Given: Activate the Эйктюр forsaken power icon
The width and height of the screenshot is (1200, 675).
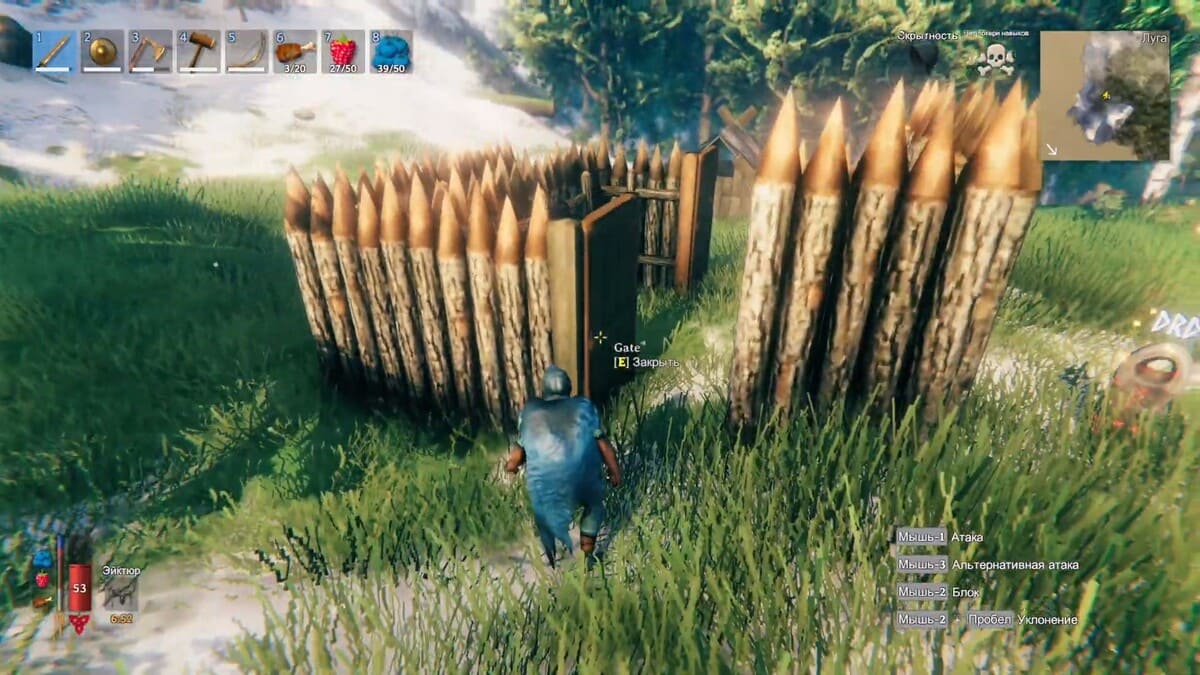Looking at the screenshot, I should click(x=120, y=592).
